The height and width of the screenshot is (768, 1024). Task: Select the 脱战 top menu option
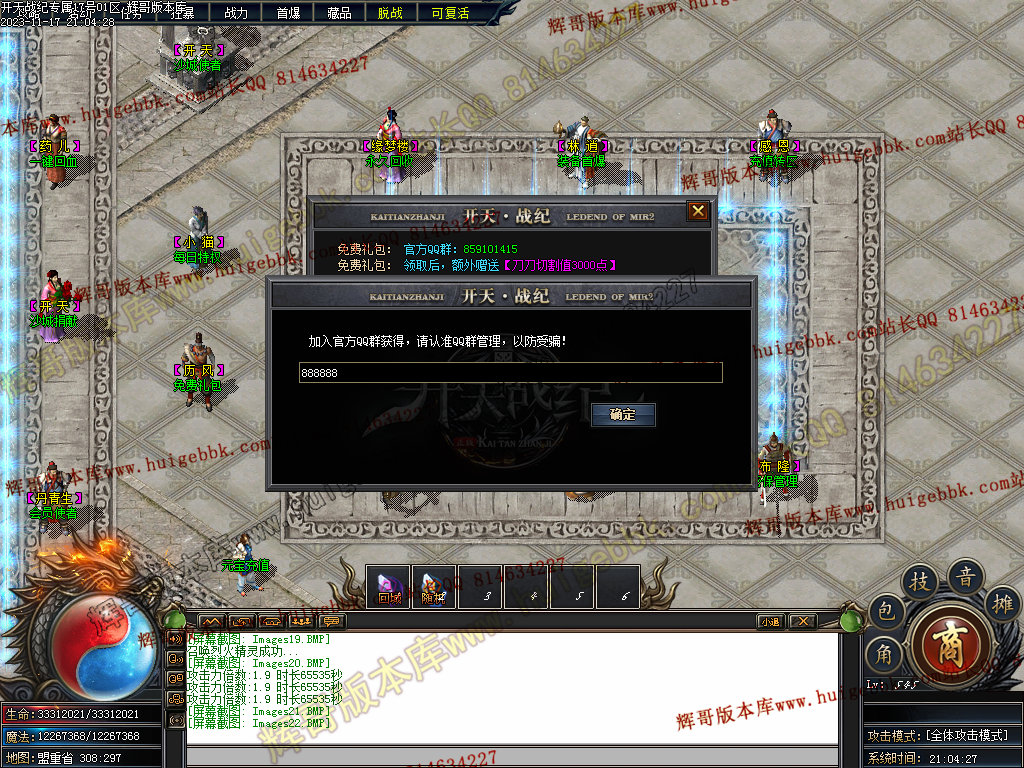click(x=391, y=13)
